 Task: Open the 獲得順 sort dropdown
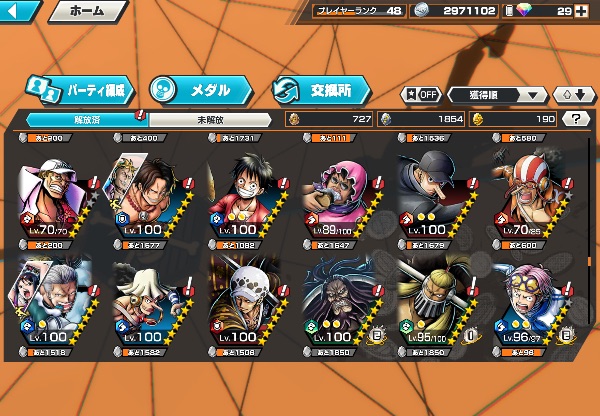(497, 94)
